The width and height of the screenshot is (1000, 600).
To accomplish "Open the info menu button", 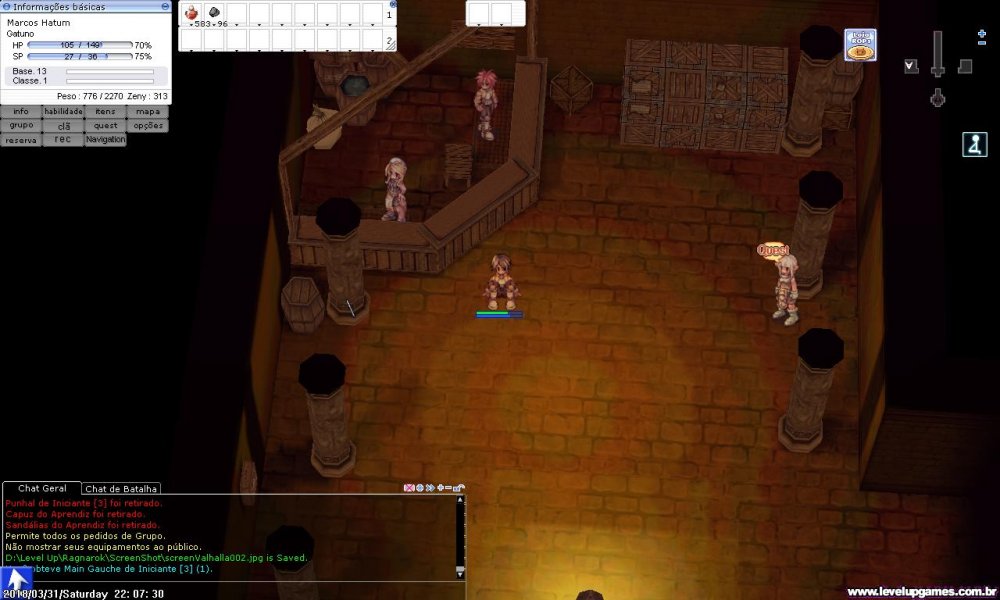I will [21, 112].
